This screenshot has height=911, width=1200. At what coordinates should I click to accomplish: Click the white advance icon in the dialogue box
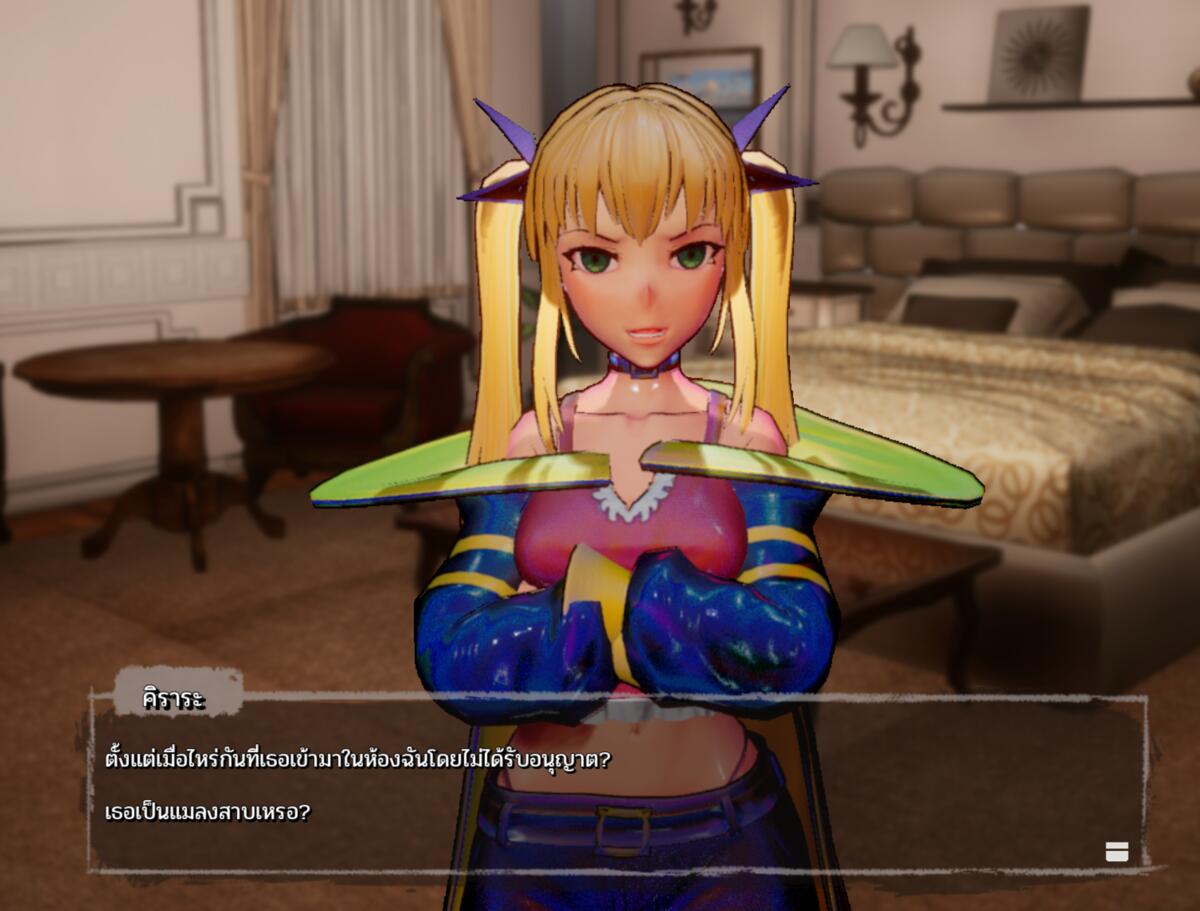click(x=1116, y=851)
